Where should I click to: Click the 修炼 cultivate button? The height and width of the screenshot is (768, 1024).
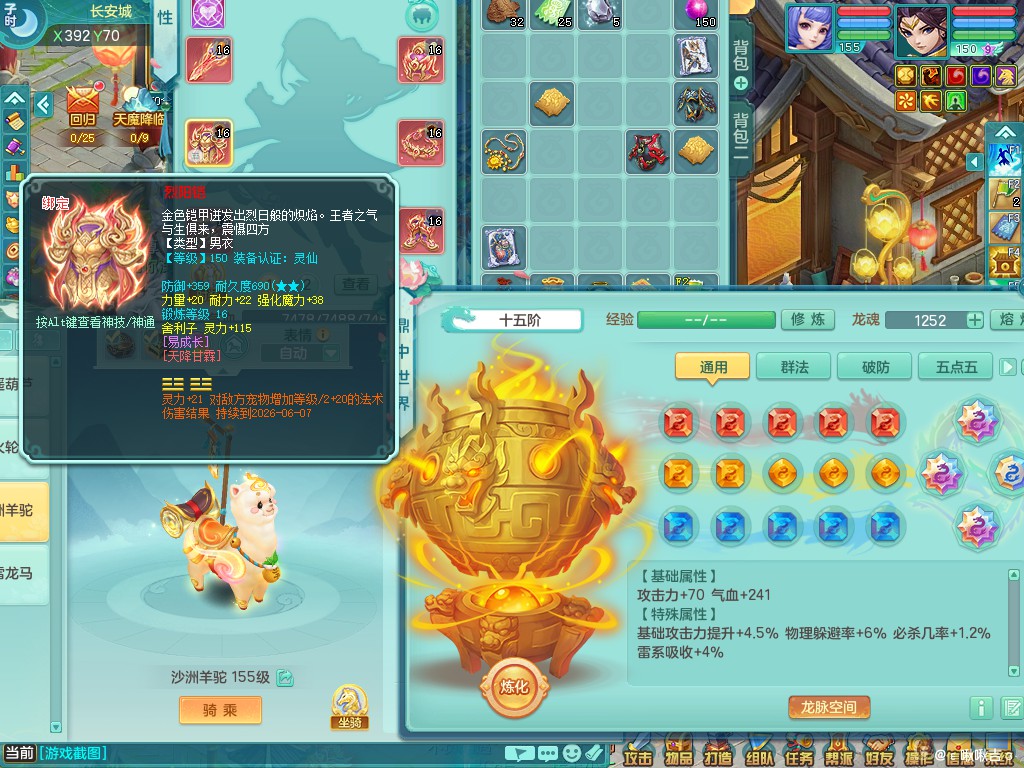[x=809, y=320]
